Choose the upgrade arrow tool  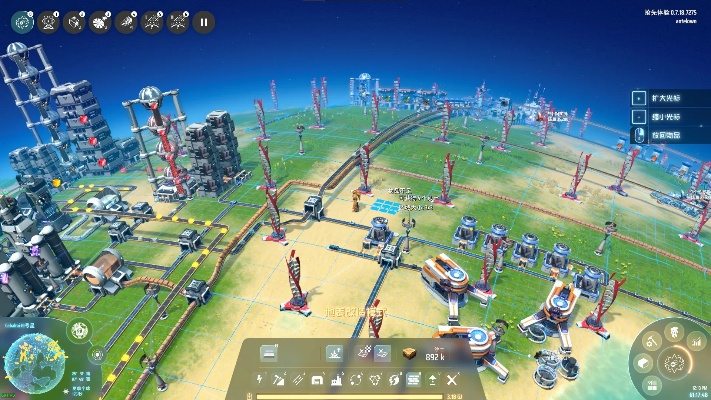point(432,380)
